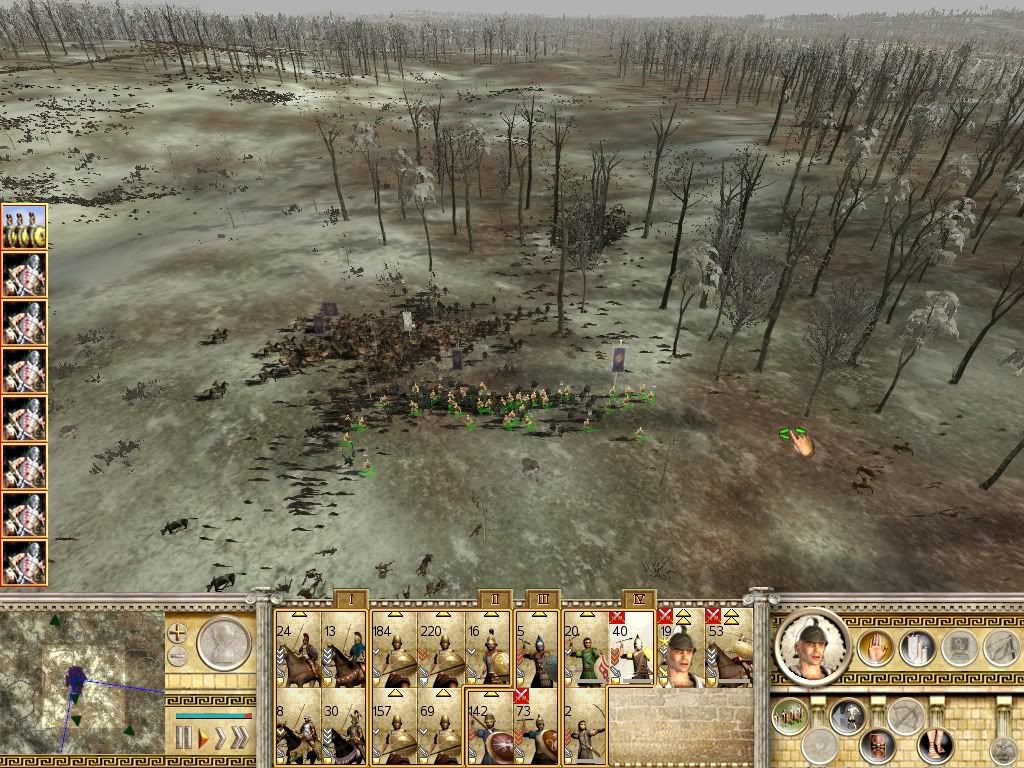Zoom in the minimap with the plus button

[x=178, y=633]
